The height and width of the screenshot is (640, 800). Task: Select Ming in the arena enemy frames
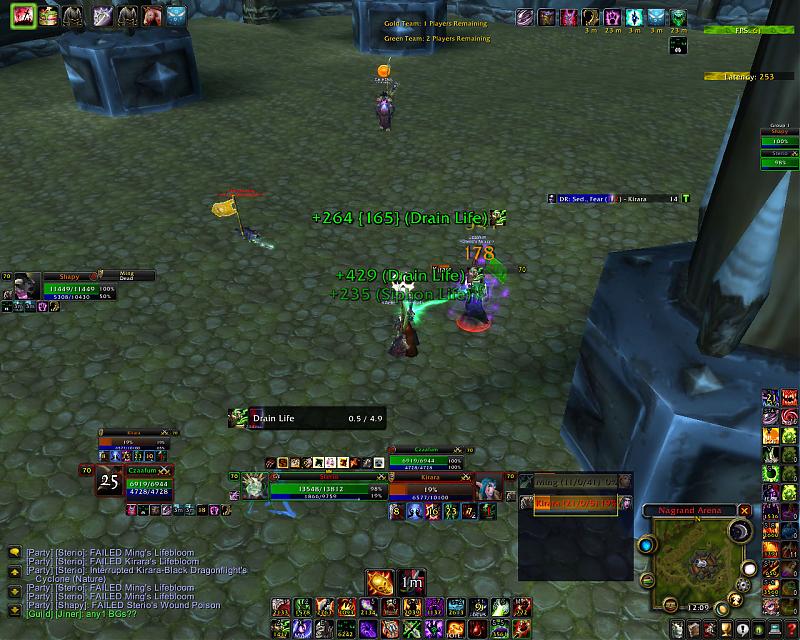tap(575, 481)
